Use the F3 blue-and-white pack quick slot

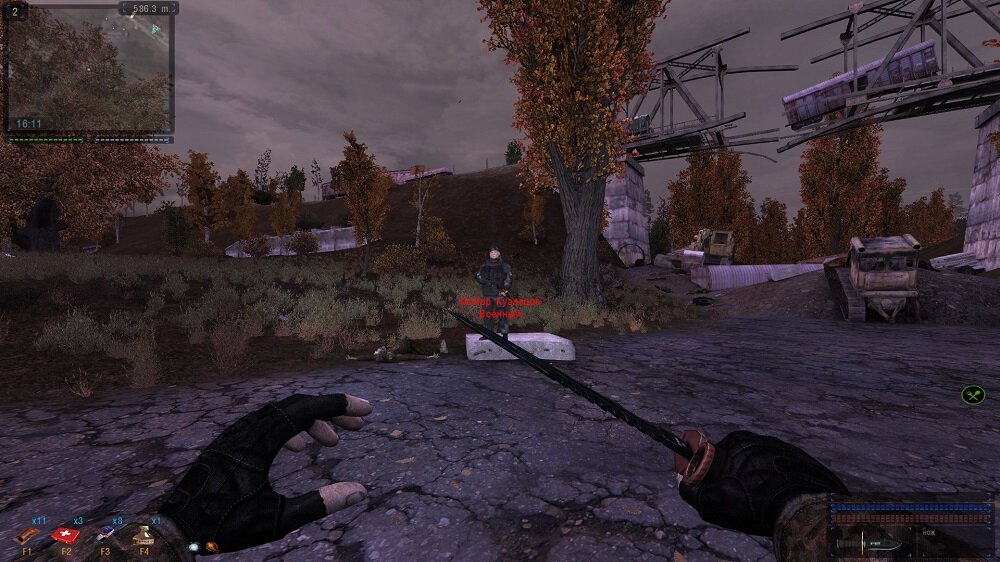[106, 535]
